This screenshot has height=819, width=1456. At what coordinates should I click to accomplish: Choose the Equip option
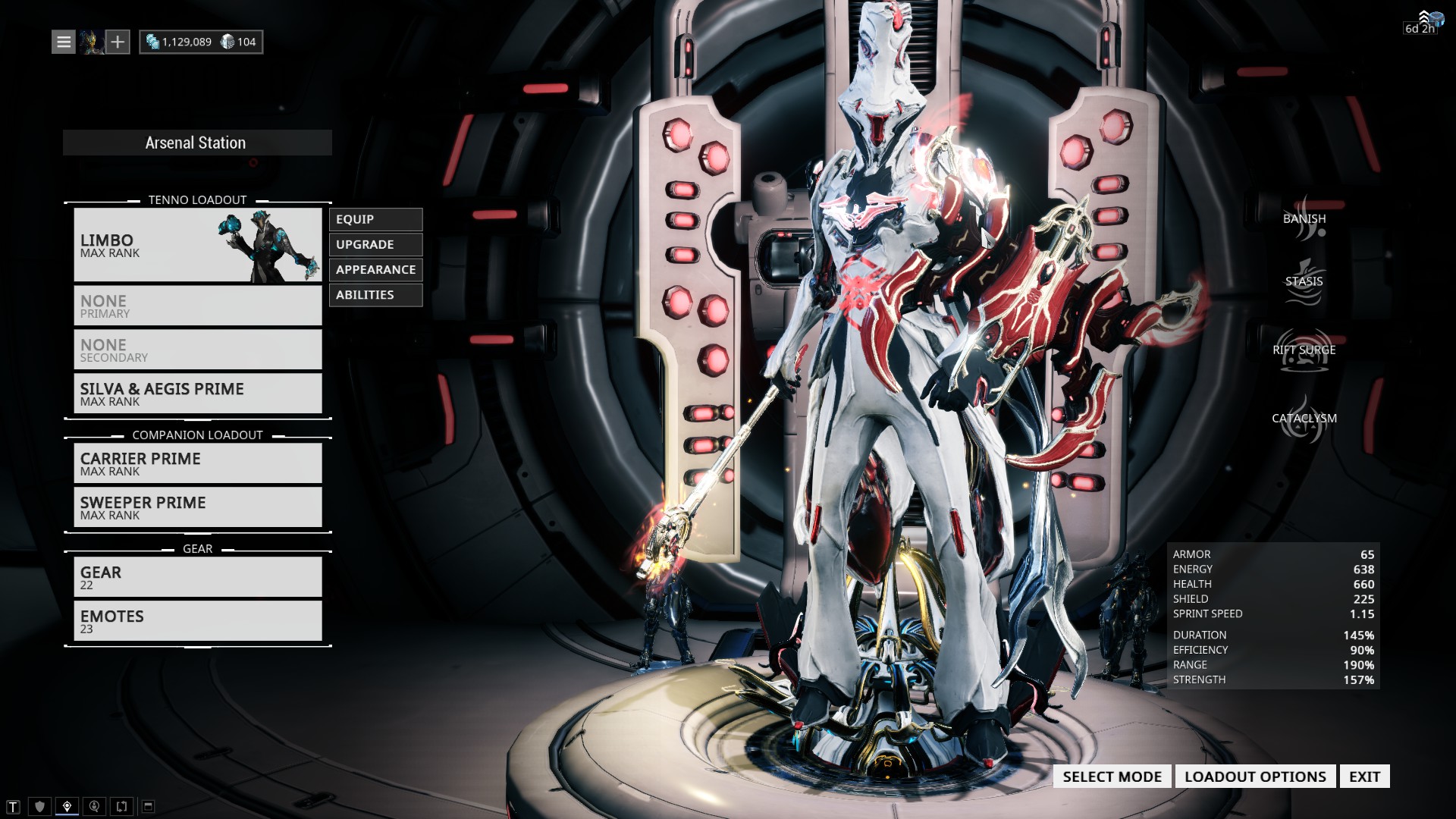pos(375,219)
